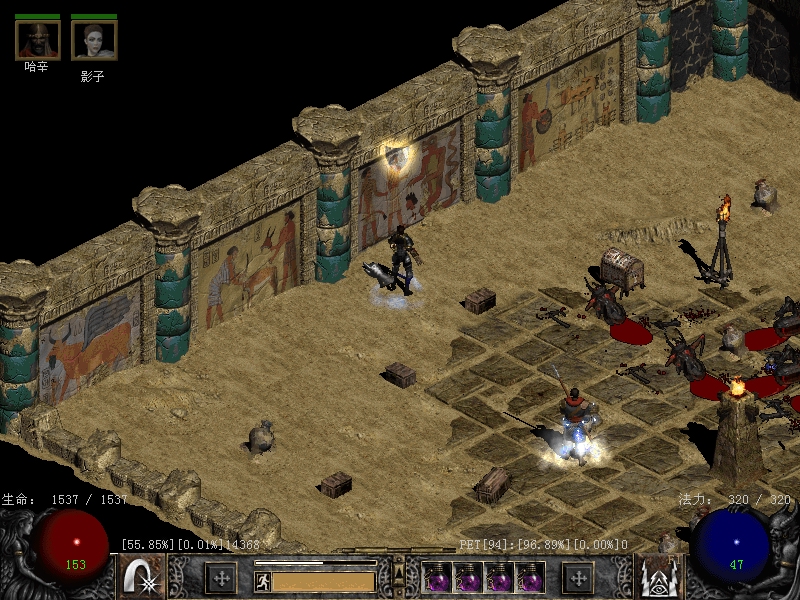Viewport: 800px width, 600px height.
Task: Click the cross button beside the run toggle
Action: (x=220, y=577)
